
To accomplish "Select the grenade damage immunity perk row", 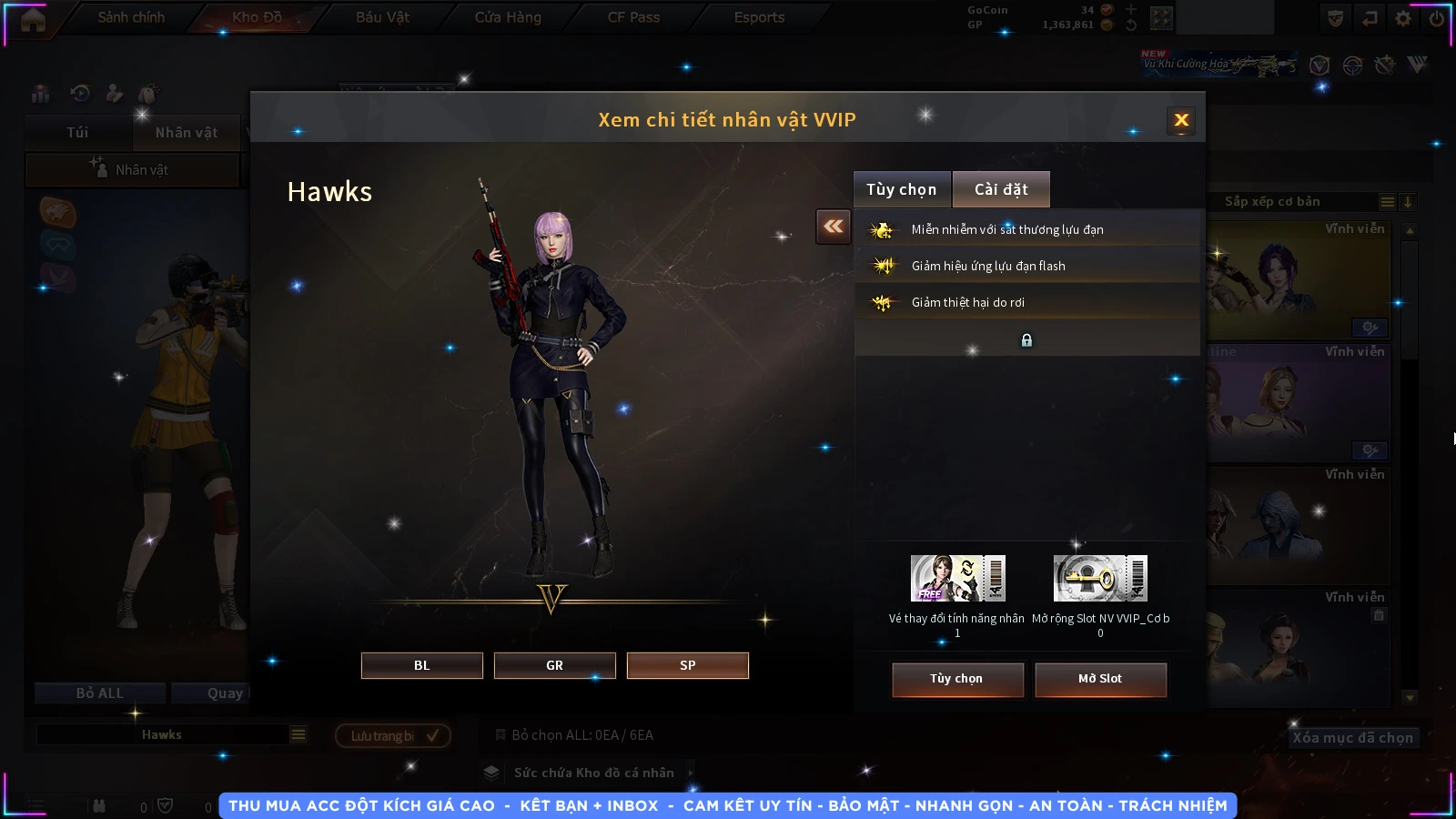I will pyautogui.click(x=1026, y=229).
